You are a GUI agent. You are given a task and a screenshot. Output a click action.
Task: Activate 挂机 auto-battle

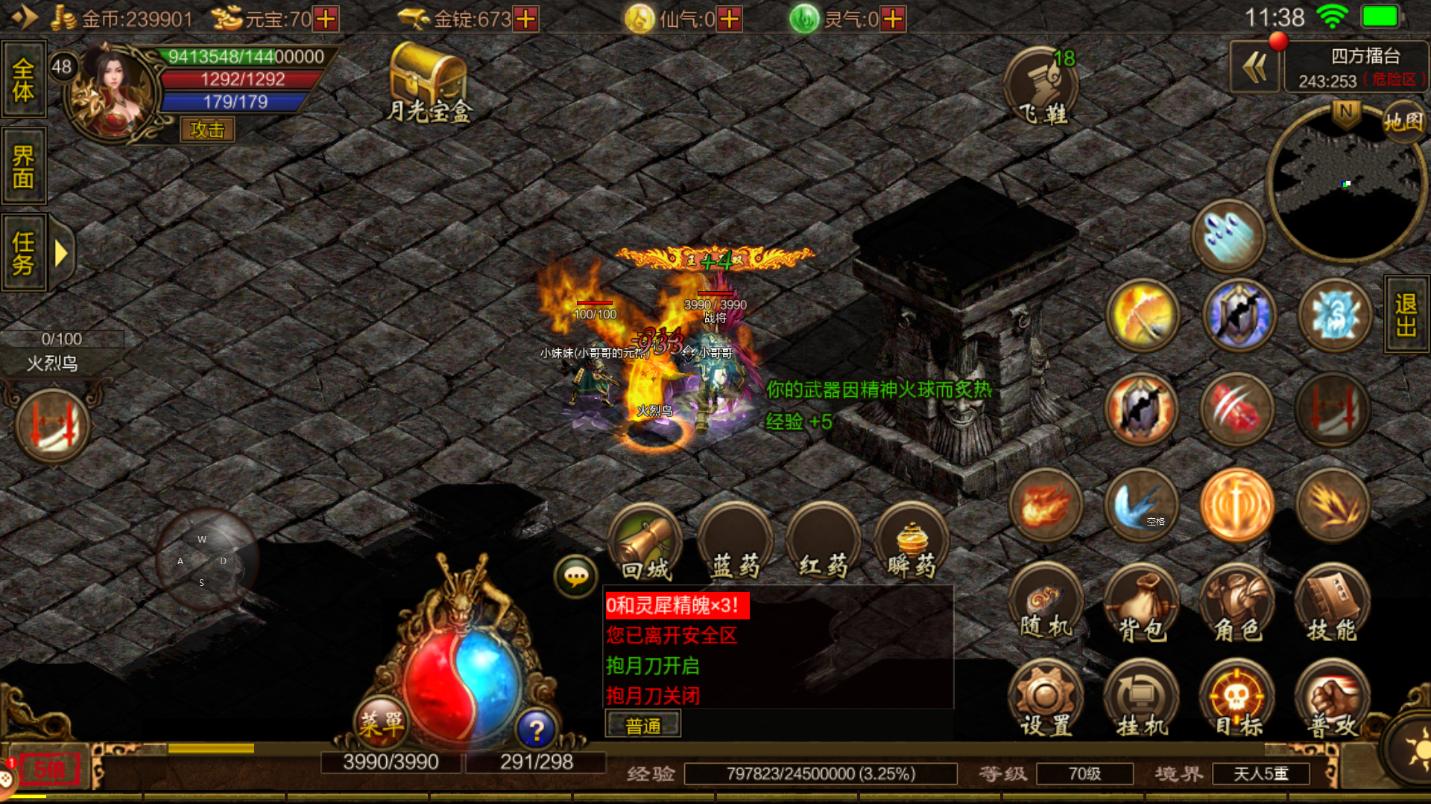(1142, 698)
